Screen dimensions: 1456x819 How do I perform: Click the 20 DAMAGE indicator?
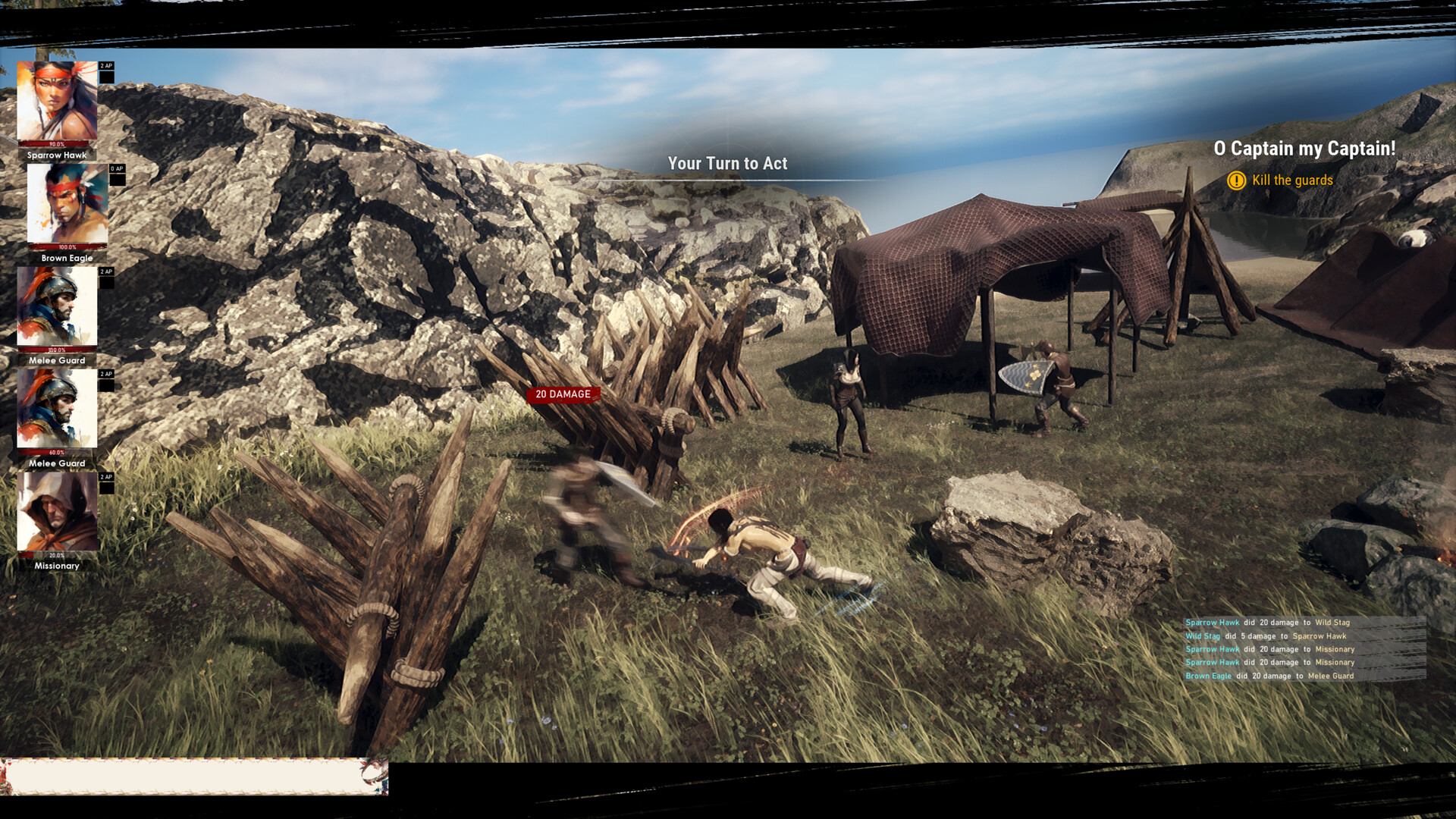[563, 394]
